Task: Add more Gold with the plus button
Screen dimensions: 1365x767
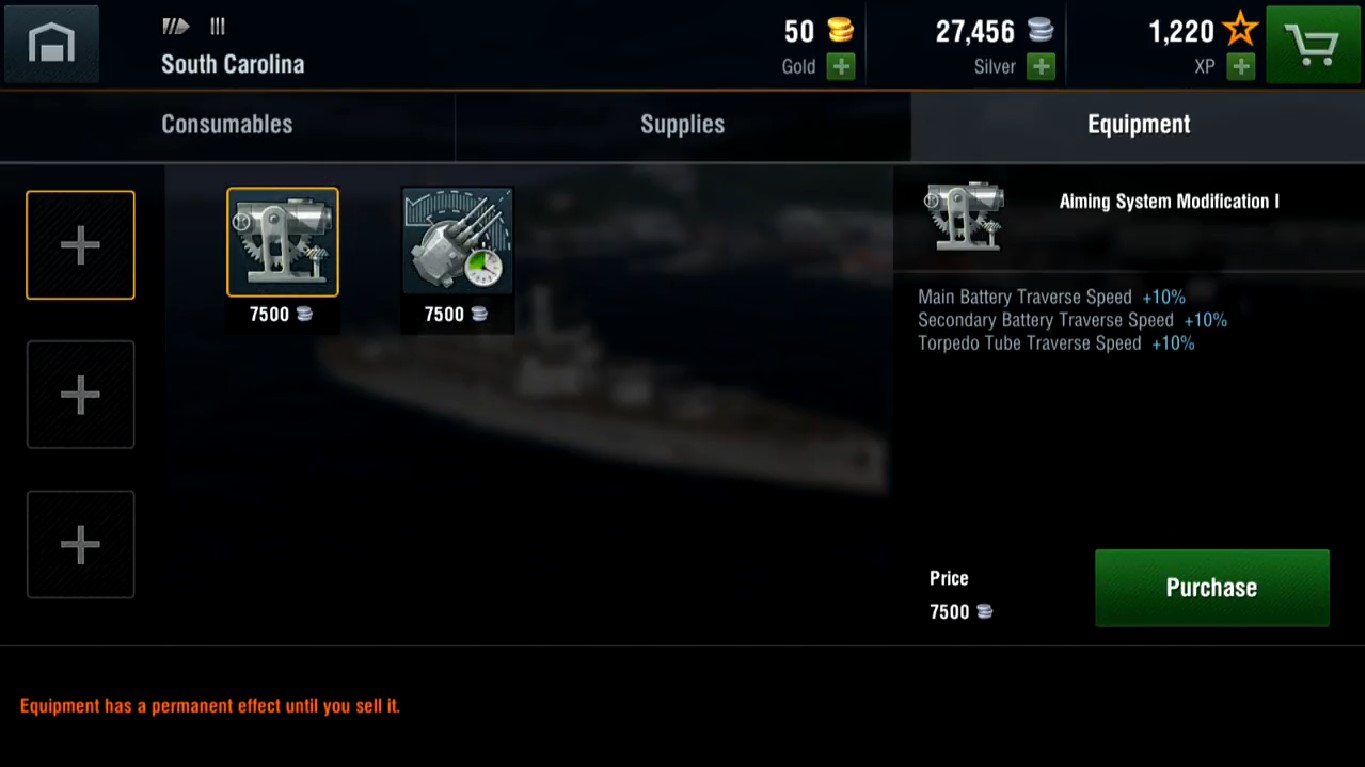Action: 840,67
